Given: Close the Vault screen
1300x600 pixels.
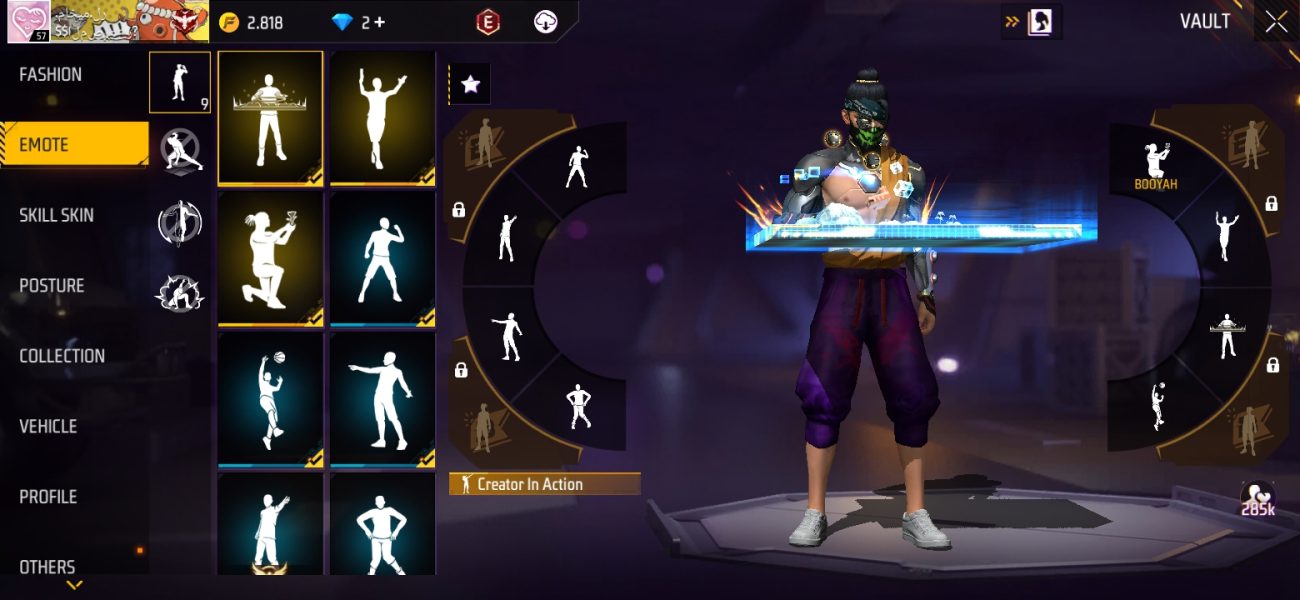Looking at the screenshot, I should click(1276, 22).
